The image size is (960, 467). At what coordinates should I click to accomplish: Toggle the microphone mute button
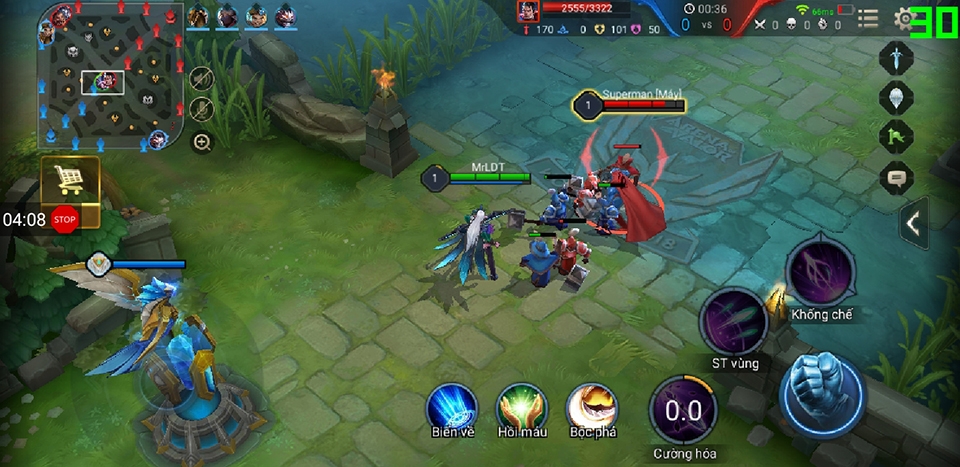201,109
